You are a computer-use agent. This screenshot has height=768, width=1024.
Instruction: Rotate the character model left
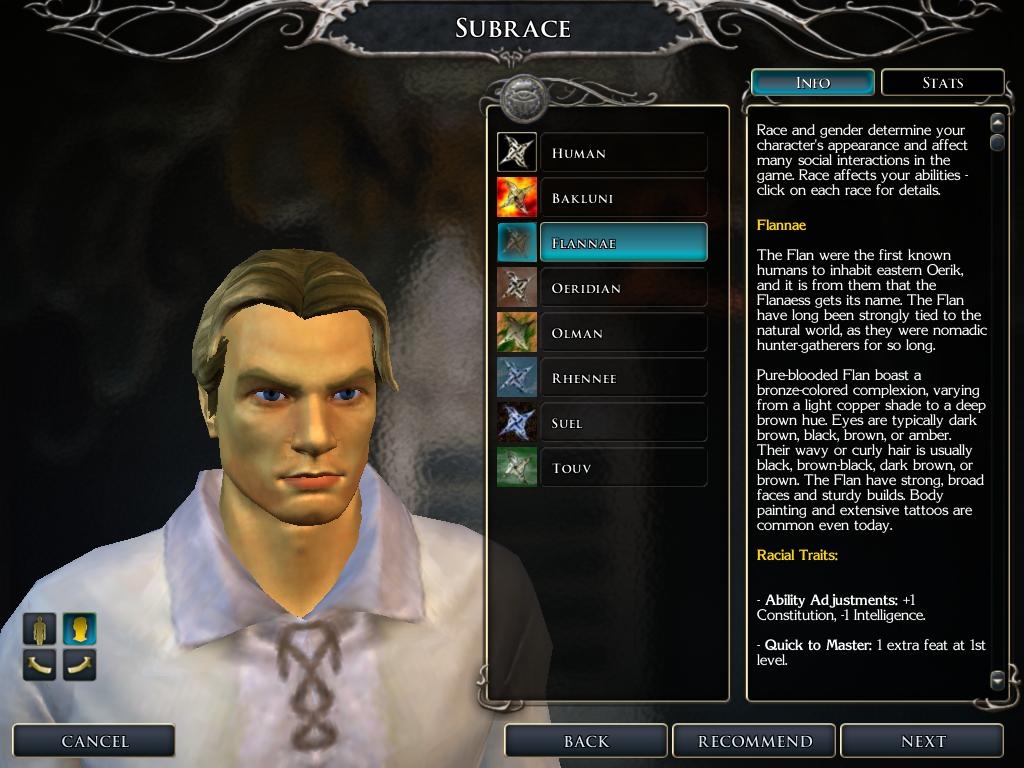pyautogui.click(x=40, y=664)
